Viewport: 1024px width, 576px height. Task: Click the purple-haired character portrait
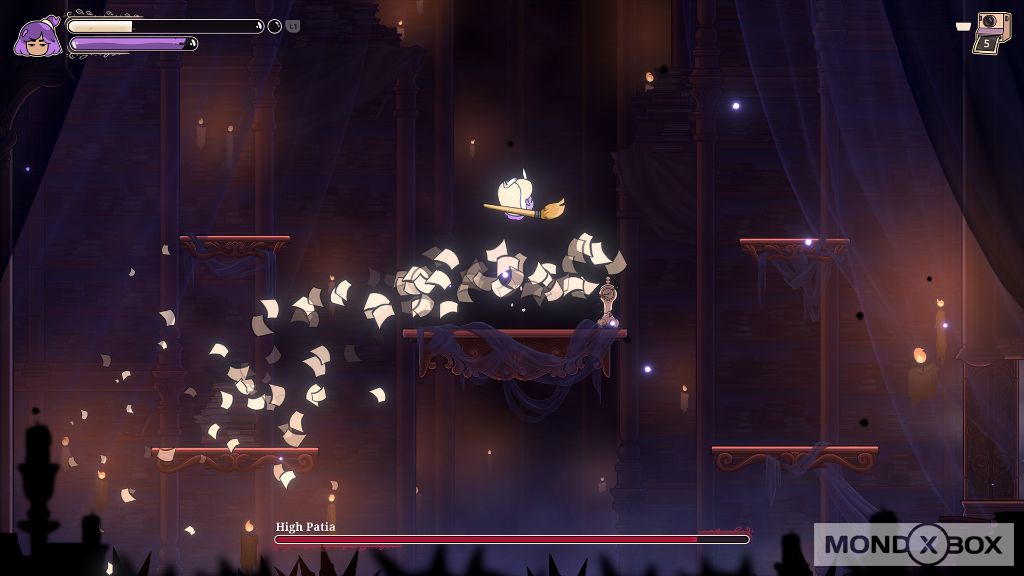click(x=37, y=36)
